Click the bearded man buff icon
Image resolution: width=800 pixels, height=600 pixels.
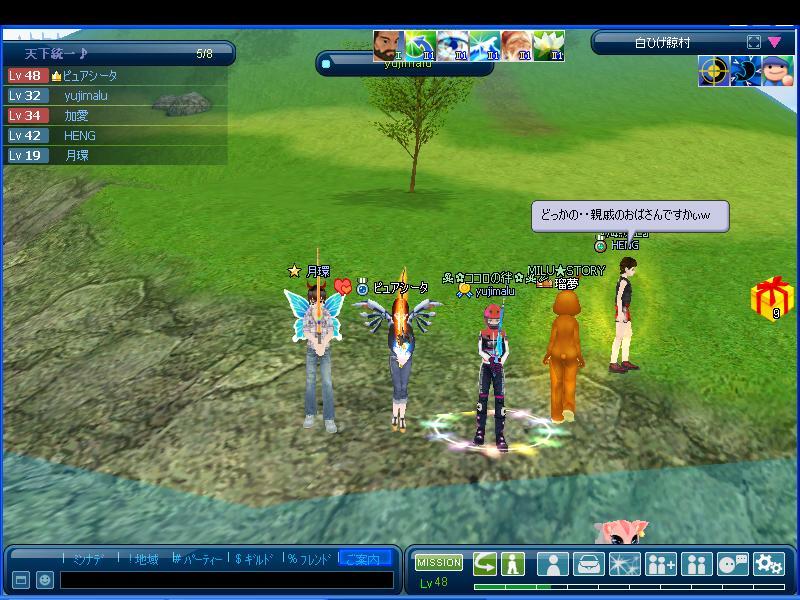[x=389, y=46]
